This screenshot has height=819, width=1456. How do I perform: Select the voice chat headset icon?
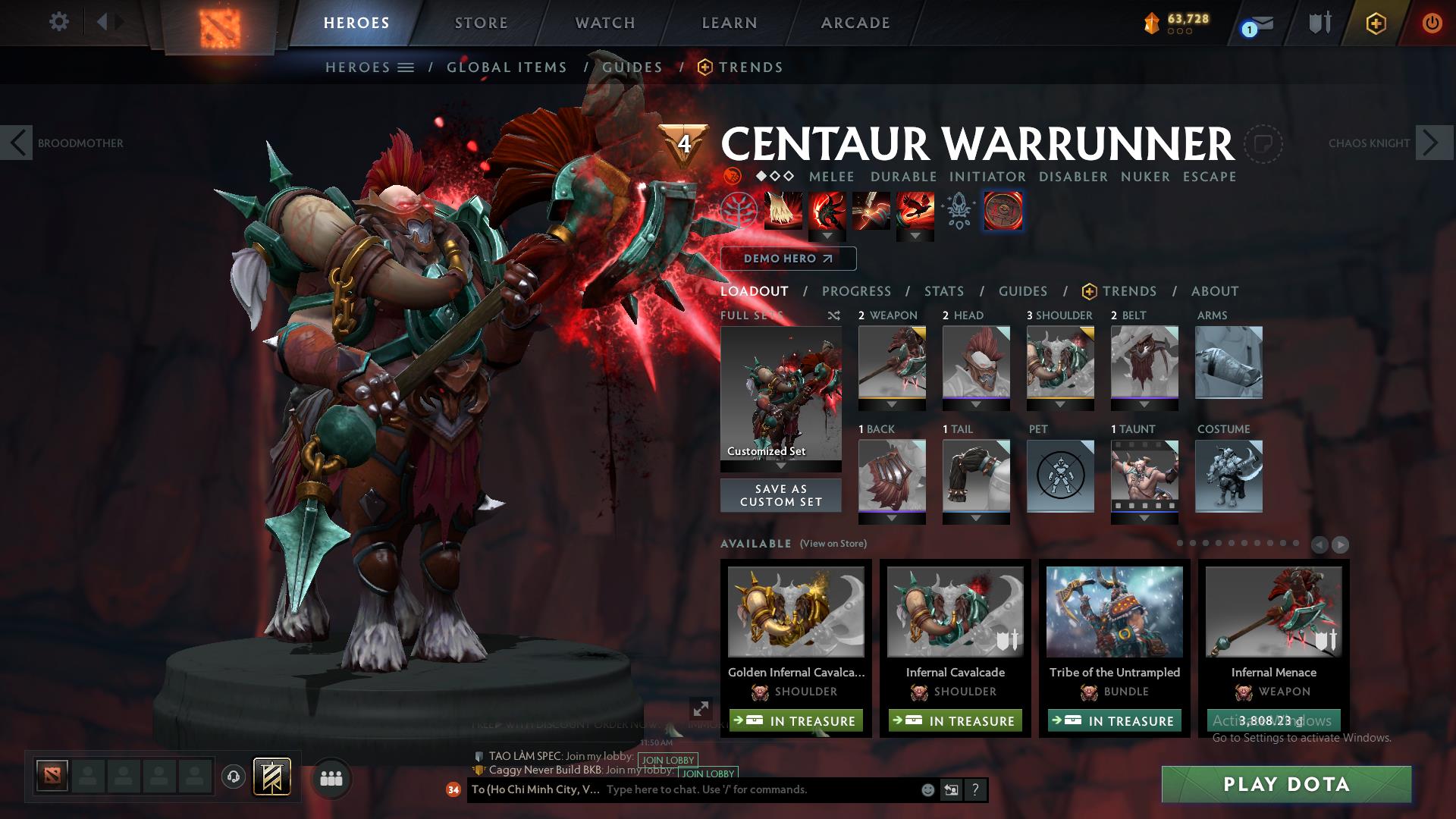pyautogui.click(x=232, y=777)
